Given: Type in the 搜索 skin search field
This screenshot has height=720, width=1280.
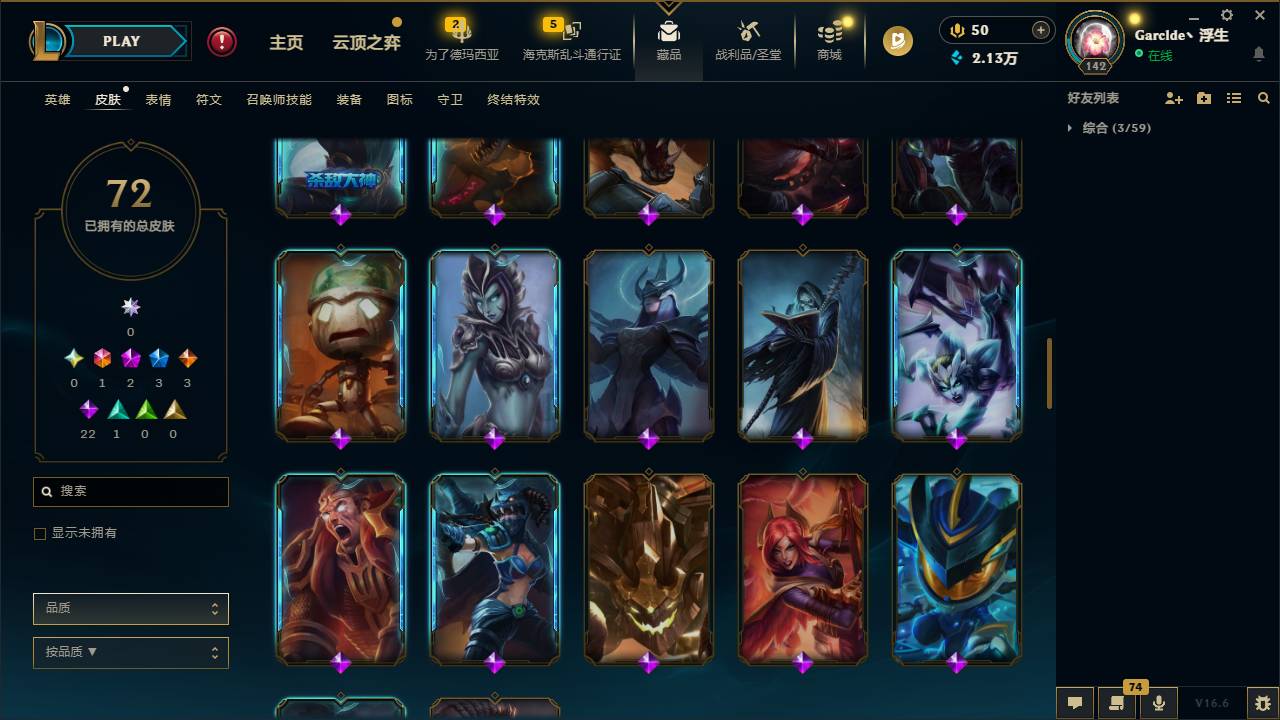Looking at the screenshot, I should point(130,492).
